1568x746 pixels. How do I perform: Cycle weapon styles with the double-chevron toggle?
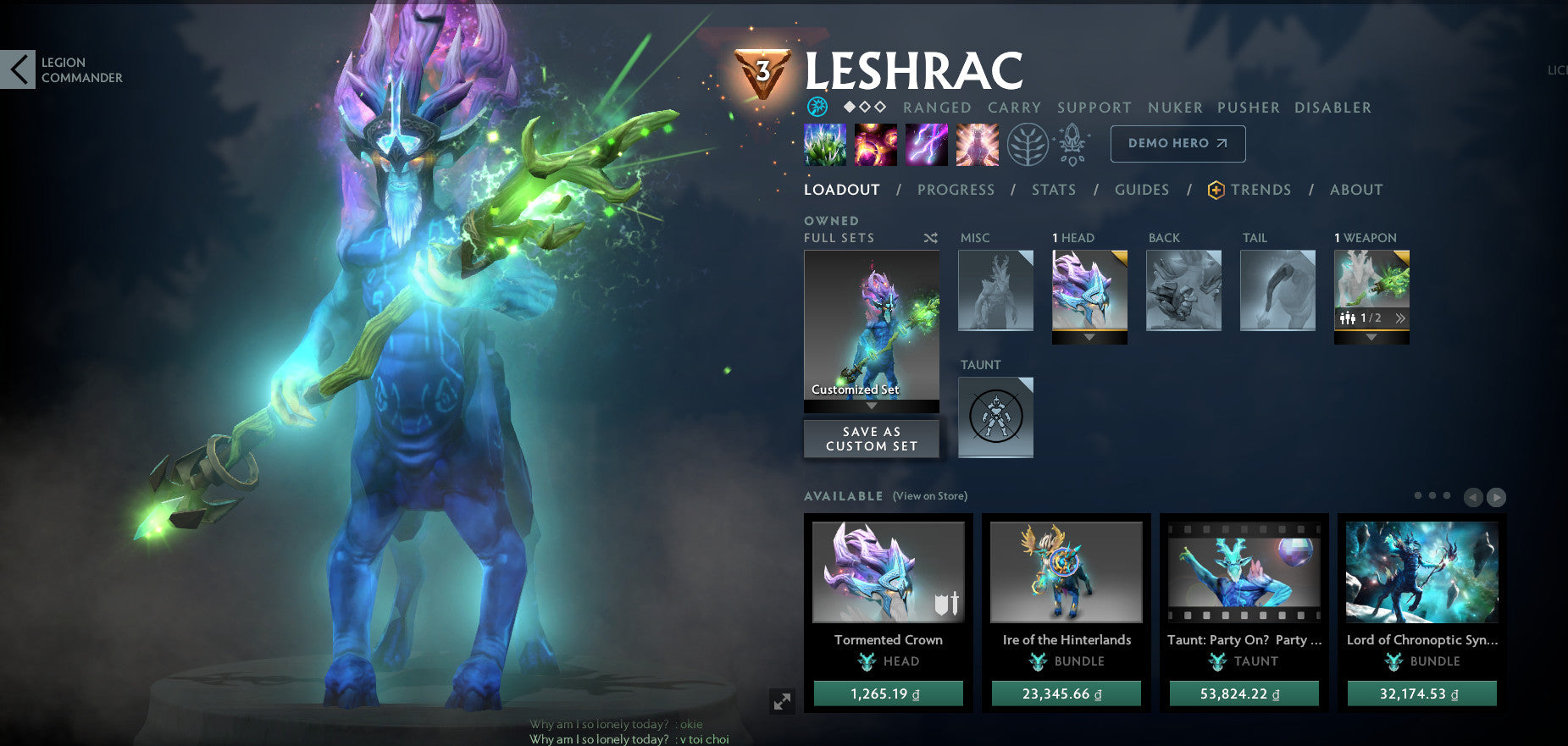[x=1401, y=318]
